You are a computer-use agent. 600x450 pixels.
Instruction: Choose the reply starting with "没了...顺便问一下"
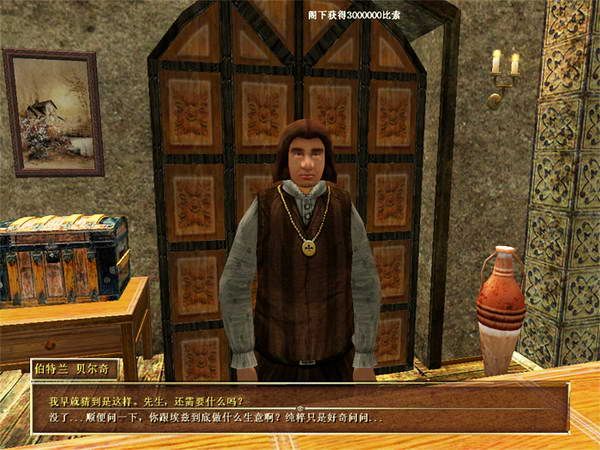[x=215, y=416]
